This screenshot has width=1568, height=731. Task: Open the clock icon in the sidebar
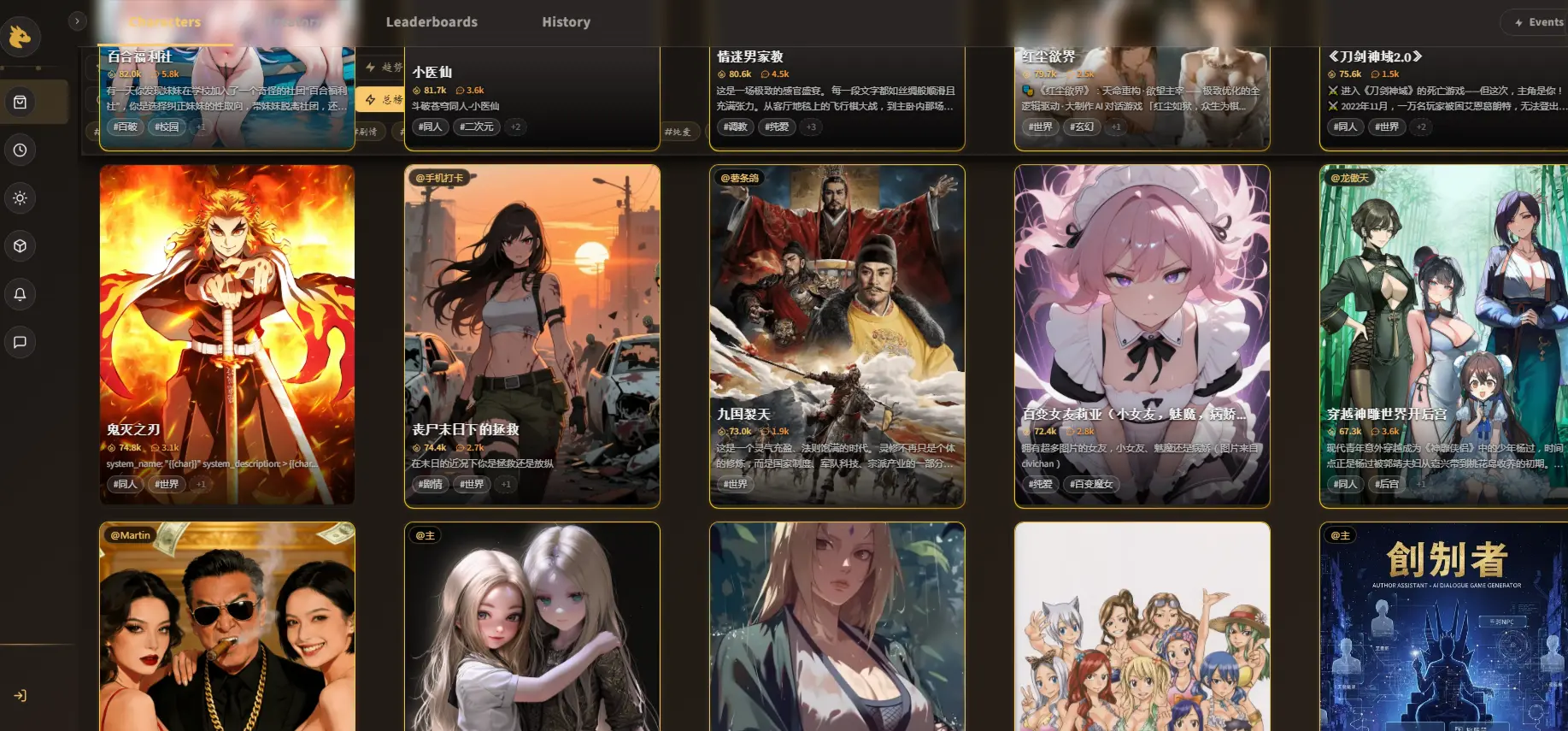pyautogui.click(x=21, y=150)
